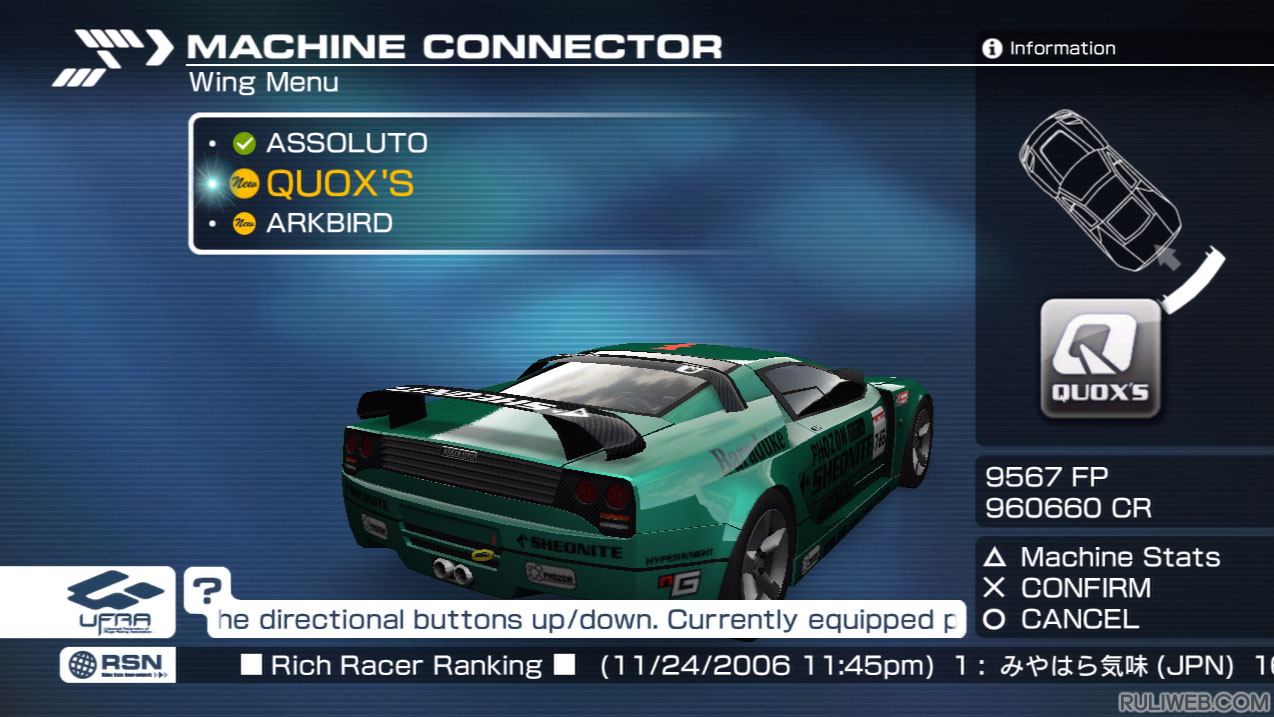Pick the ARKBIRD wing from the list
The height and width of the screenshot is (717, 1274).
click(329, 223)
